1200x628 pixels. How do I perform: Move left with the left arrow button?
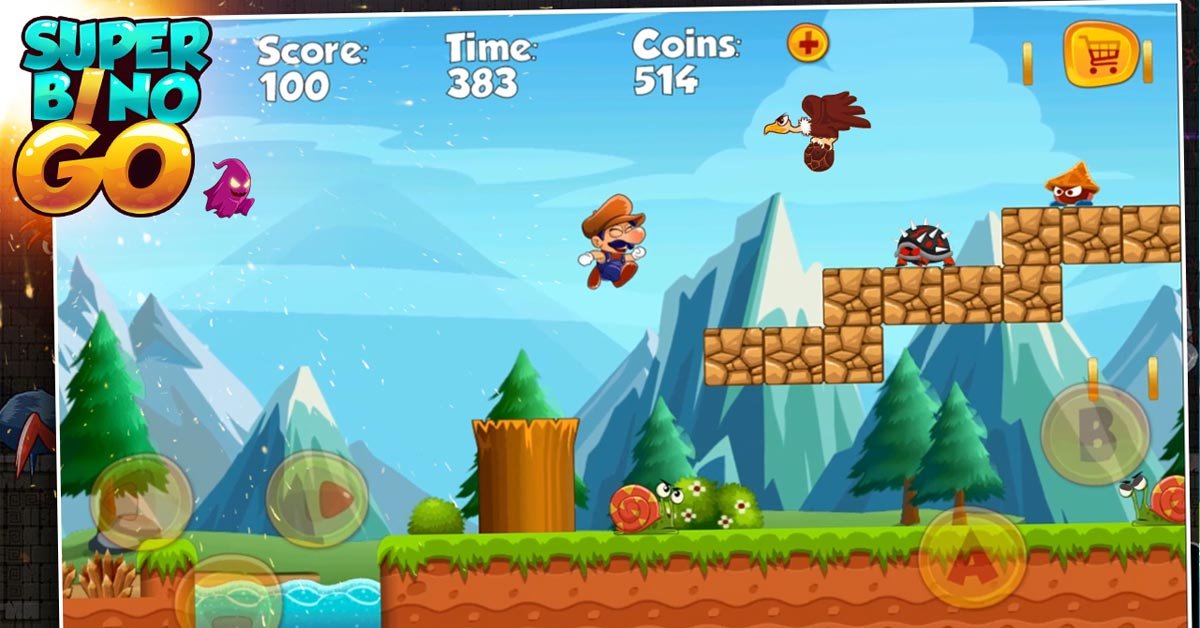point(141,501)
